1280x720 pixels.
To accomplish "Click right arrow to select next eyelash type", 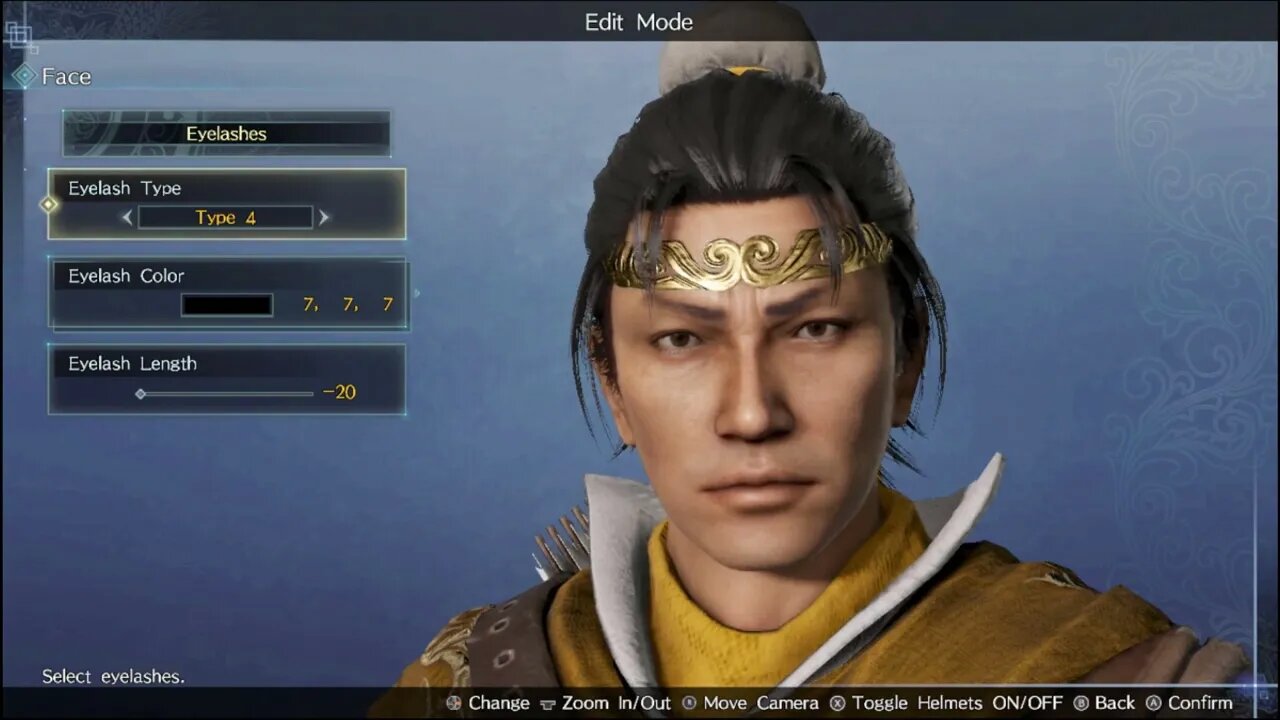I will point(323,217).
